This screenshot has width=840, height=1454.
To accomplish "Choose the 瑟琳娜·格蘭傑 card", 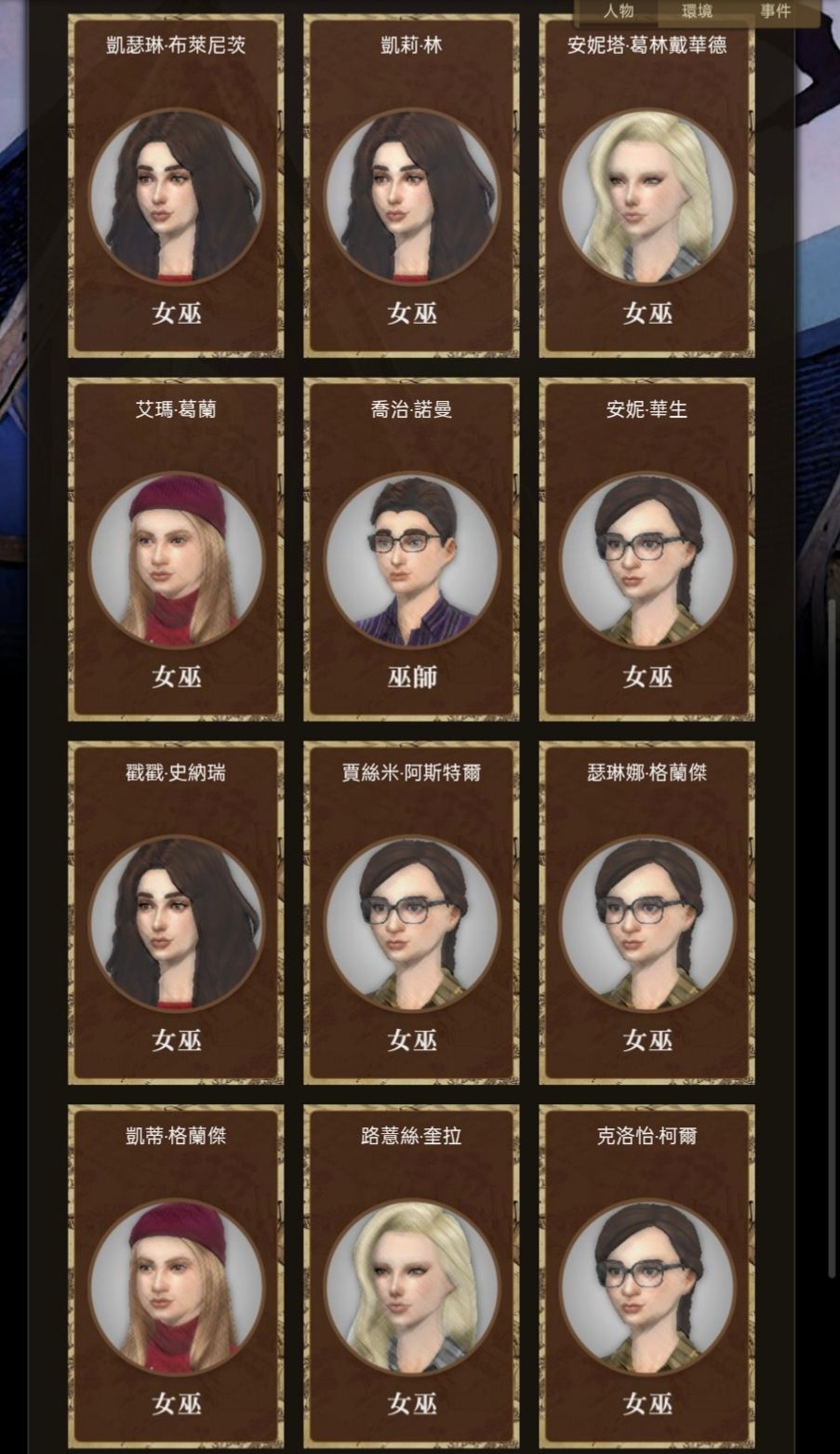I will 647,913.
